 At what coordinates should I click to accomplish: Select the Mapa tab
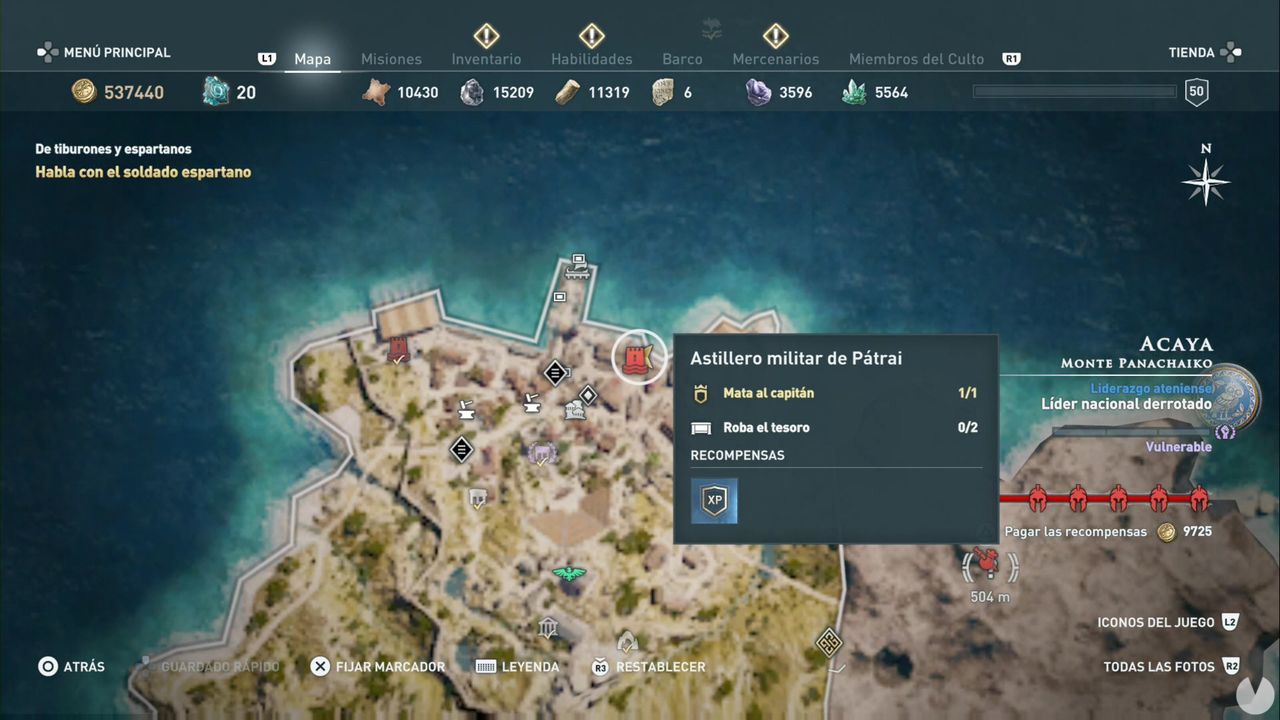tap(312, 59)
